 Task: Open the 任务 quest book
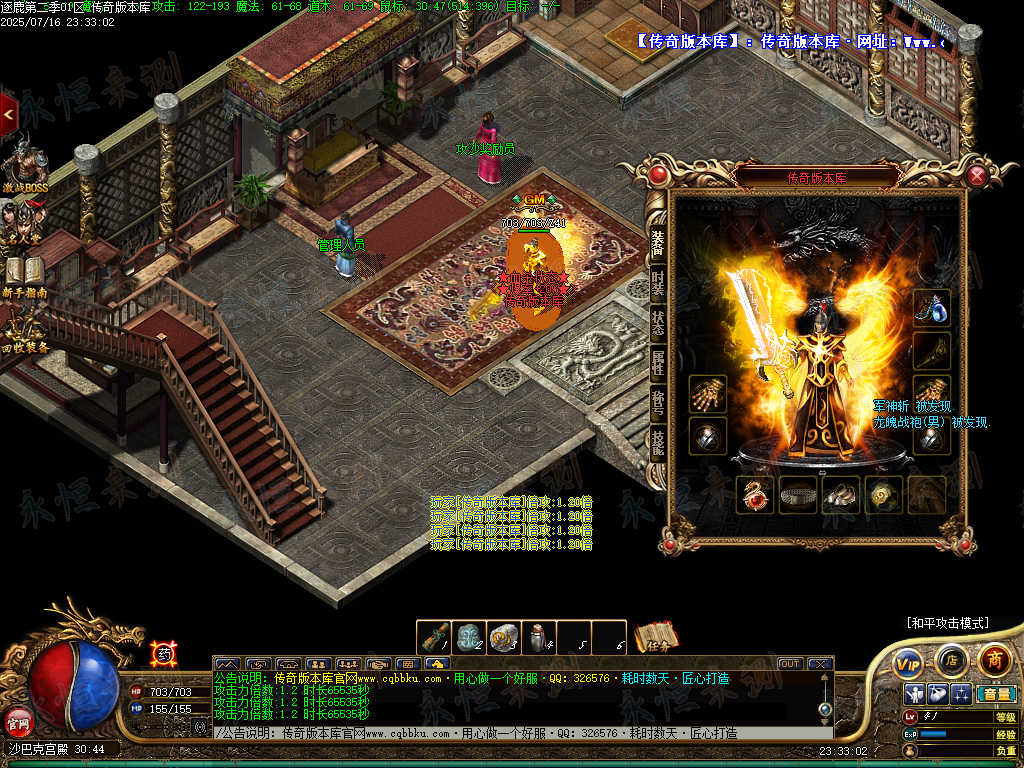[x=656, y=637]
